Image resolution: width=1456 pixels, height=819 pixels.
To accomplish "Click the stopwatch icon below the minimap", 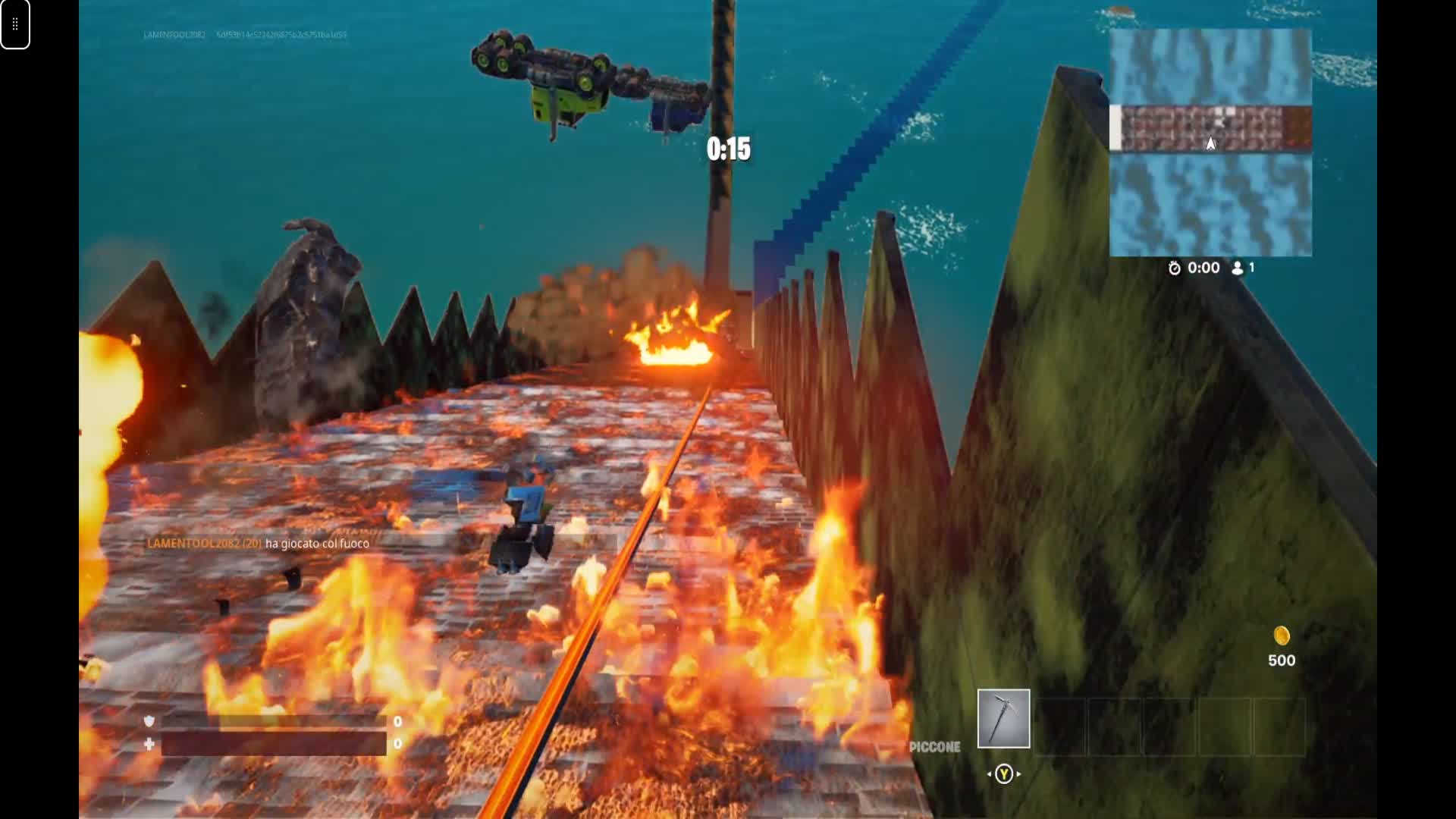I will [1174, 268].
